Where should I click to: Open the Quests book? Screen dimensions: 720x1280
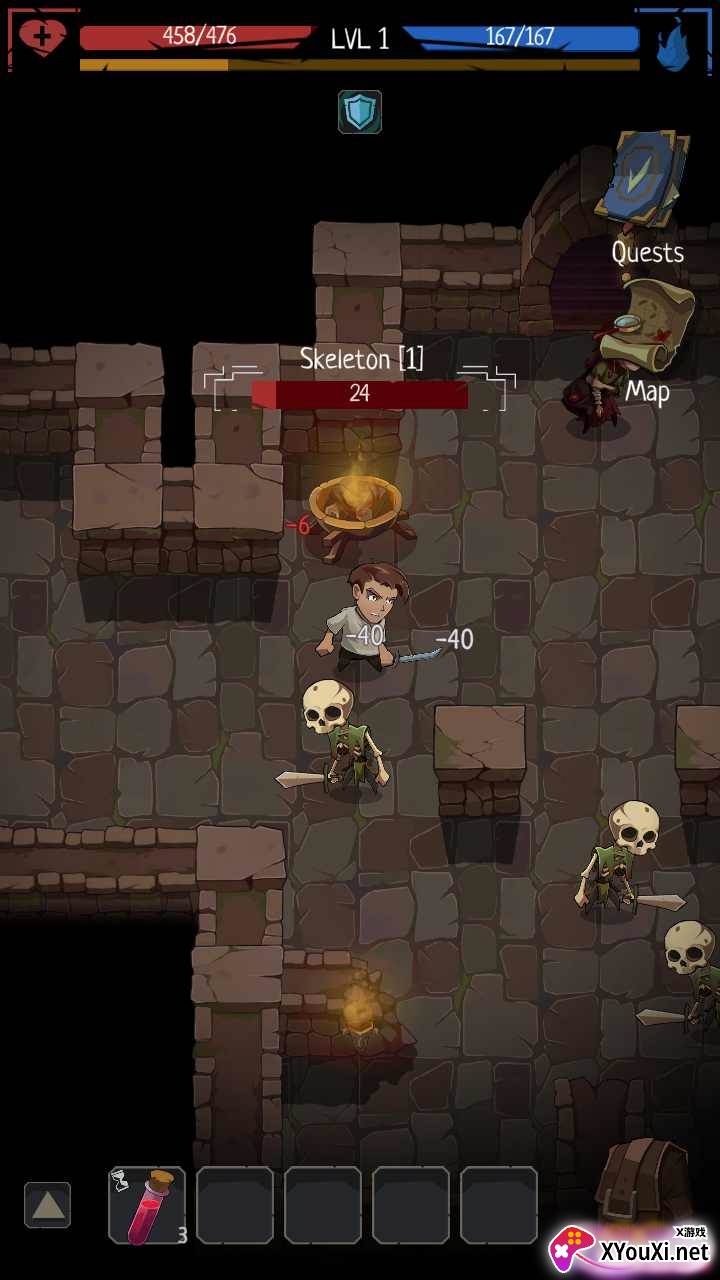643,180
